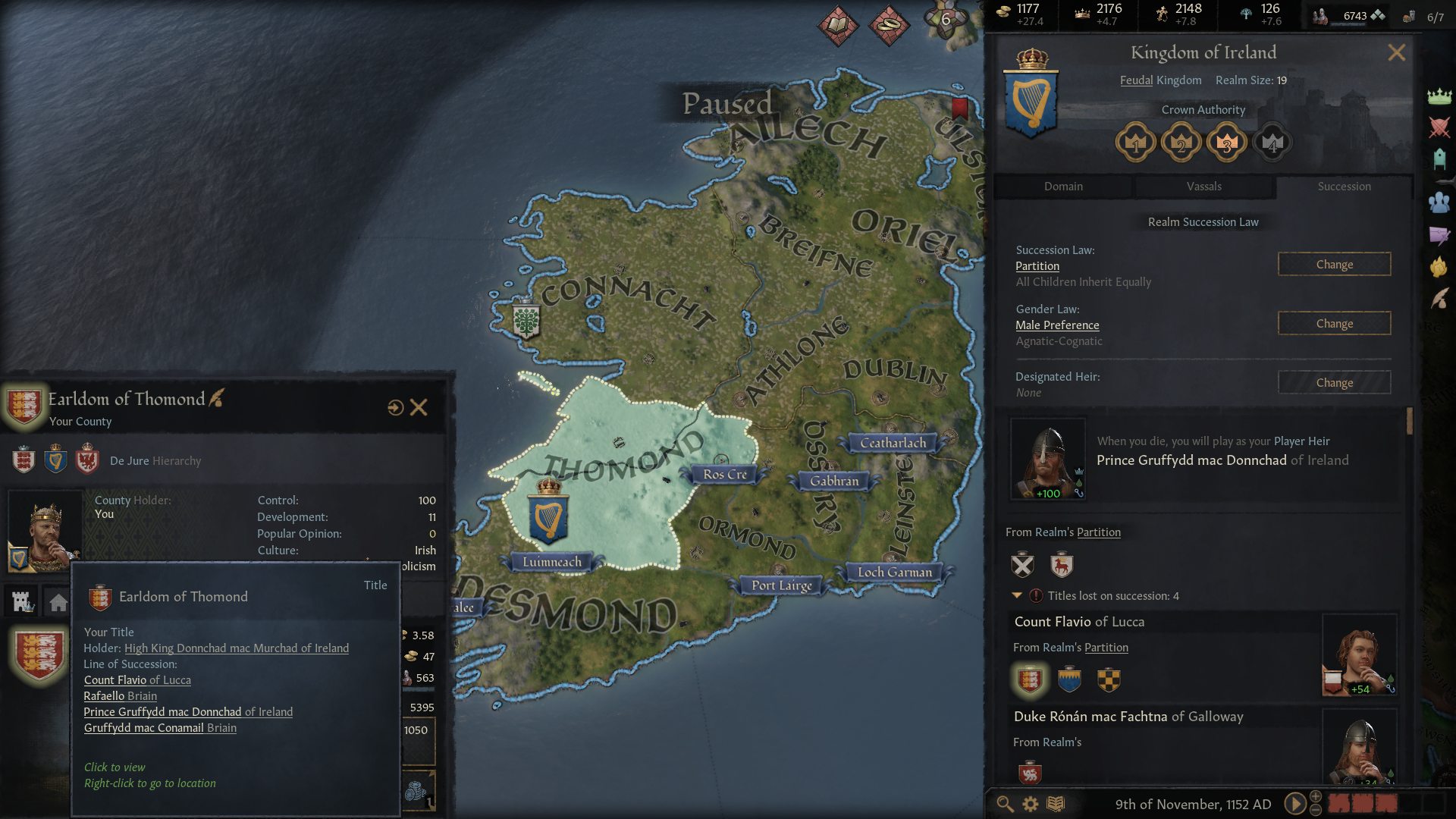View Prince Gruffydd player heir portrait
1456x819 pixels.
[x=1048, y=459]
